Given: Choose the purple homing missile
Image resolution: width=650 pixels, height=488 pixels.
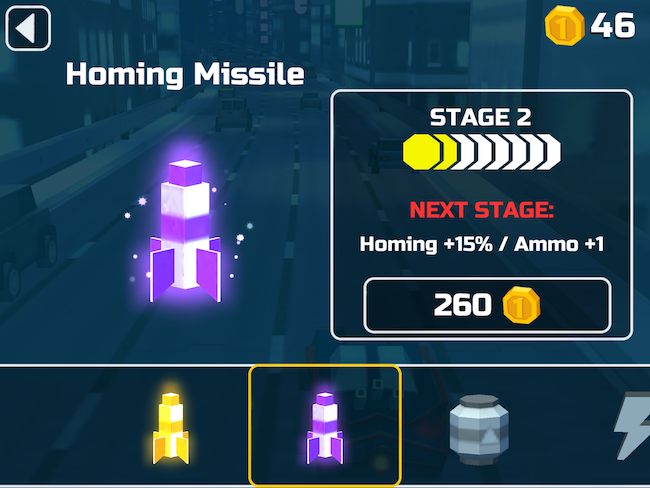Looking at the screenshot, I should coord(324,425).
